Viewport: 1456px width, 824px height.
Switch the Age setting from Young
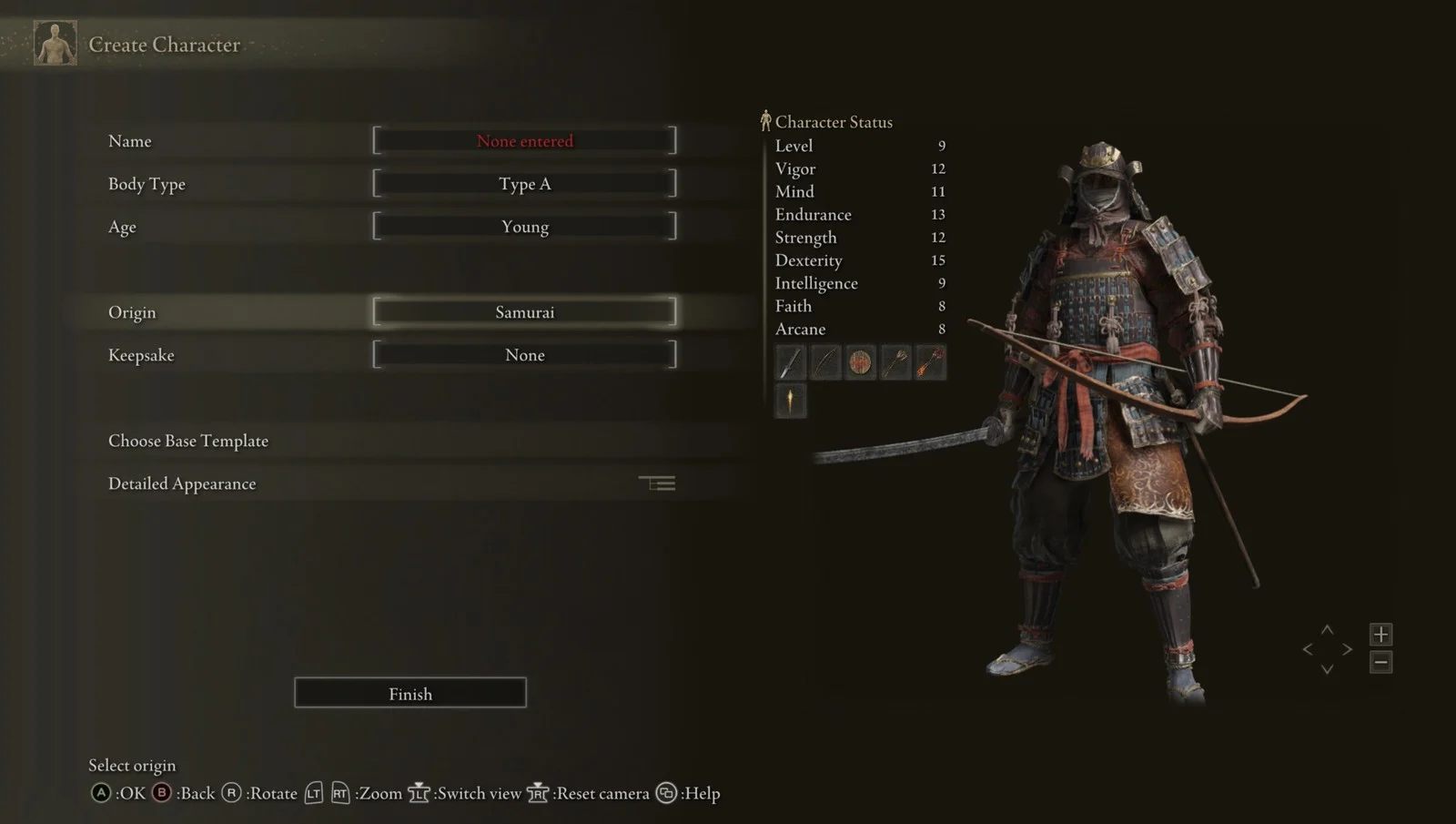[x=524, y=226]
